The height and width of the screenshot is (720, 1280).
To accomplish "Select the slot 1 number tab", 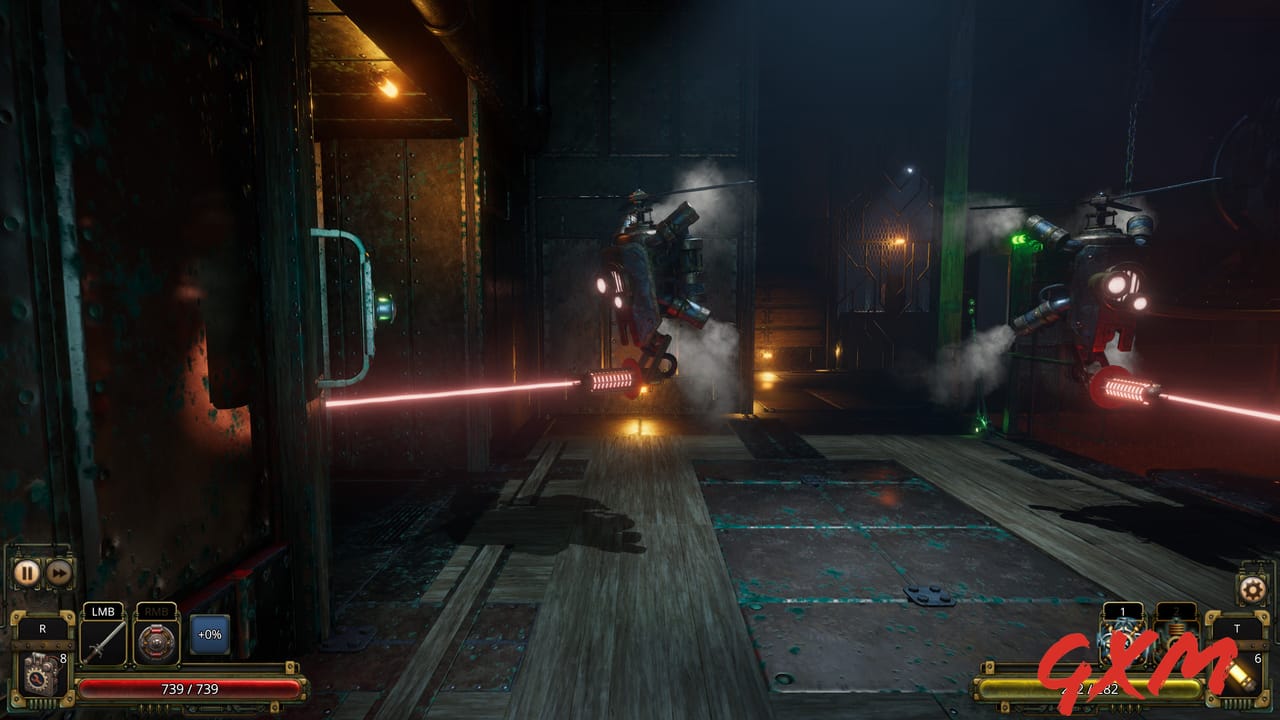I will click(x=1122, y=611).
